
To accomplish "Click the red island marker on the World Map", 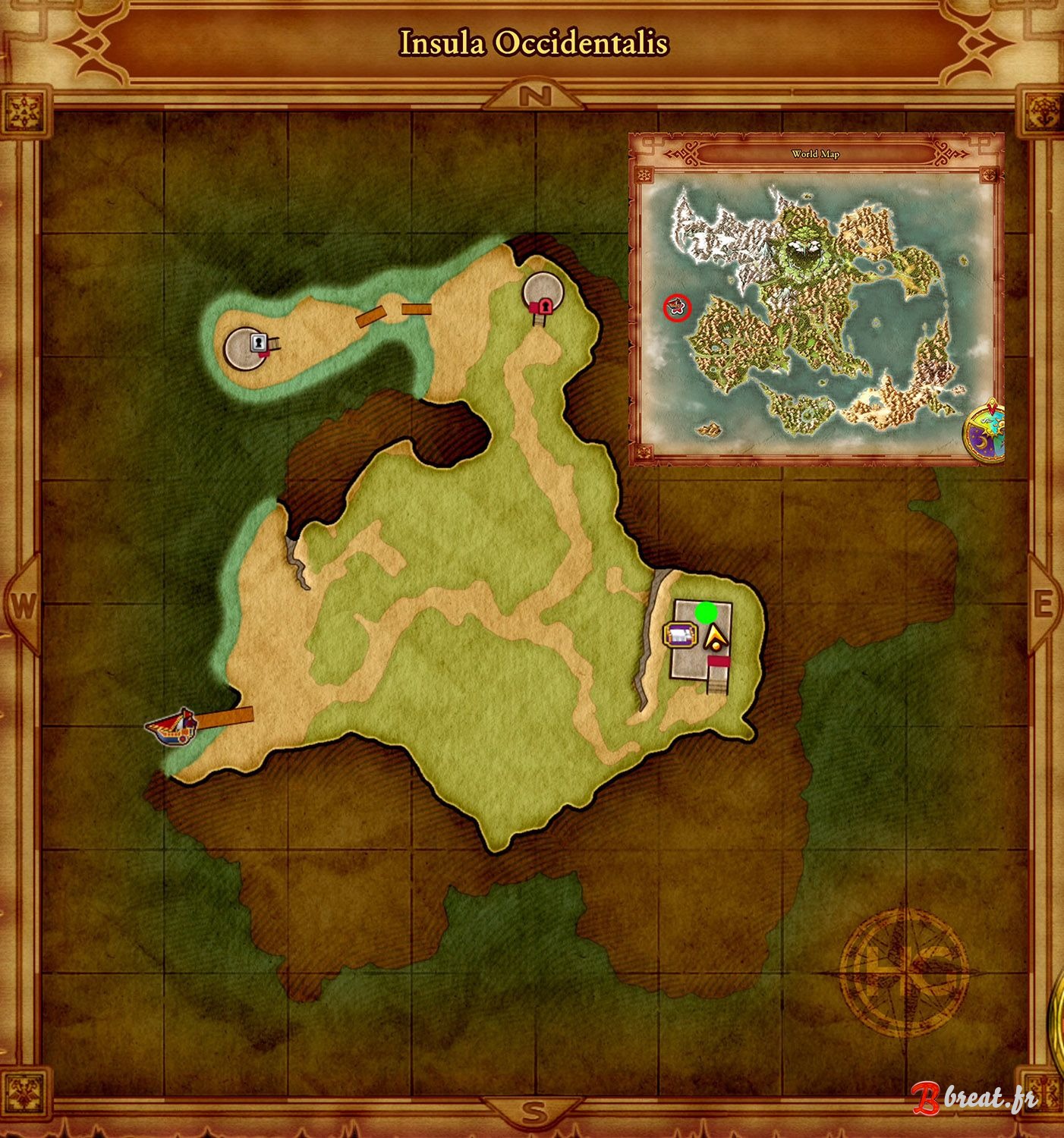I will click(675, 307).
